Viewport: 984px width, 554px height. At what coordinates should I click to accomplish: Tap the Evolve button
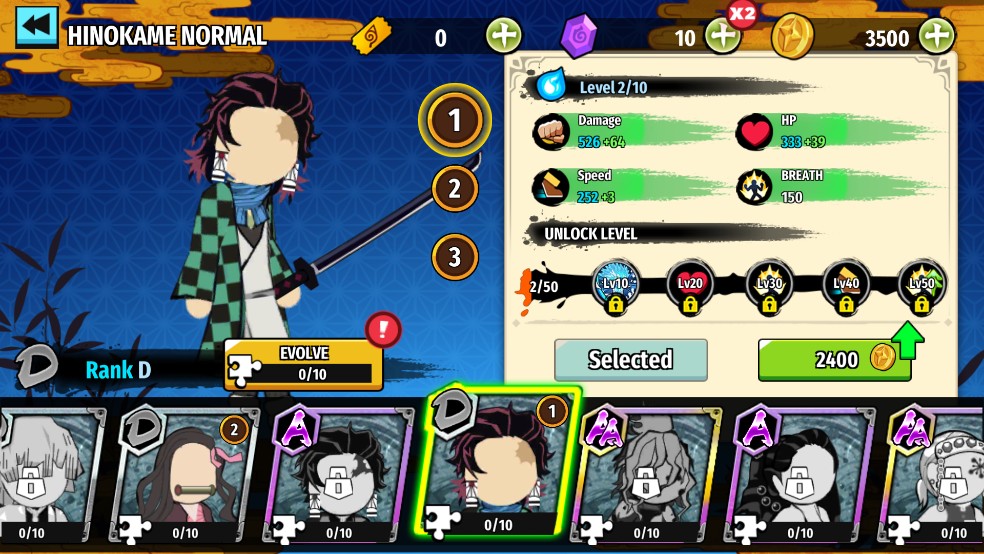[x=304, y=364]
